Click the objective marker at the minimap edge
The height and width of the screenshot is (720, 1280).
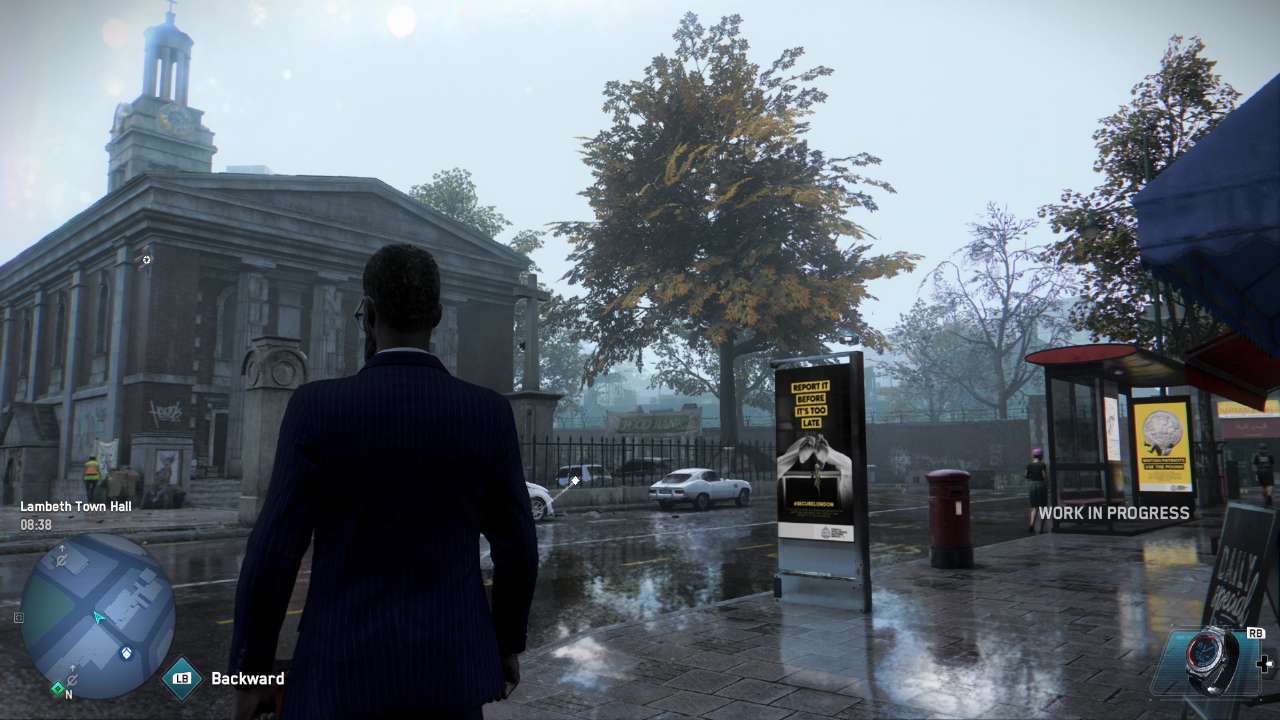tap(19, 617)
